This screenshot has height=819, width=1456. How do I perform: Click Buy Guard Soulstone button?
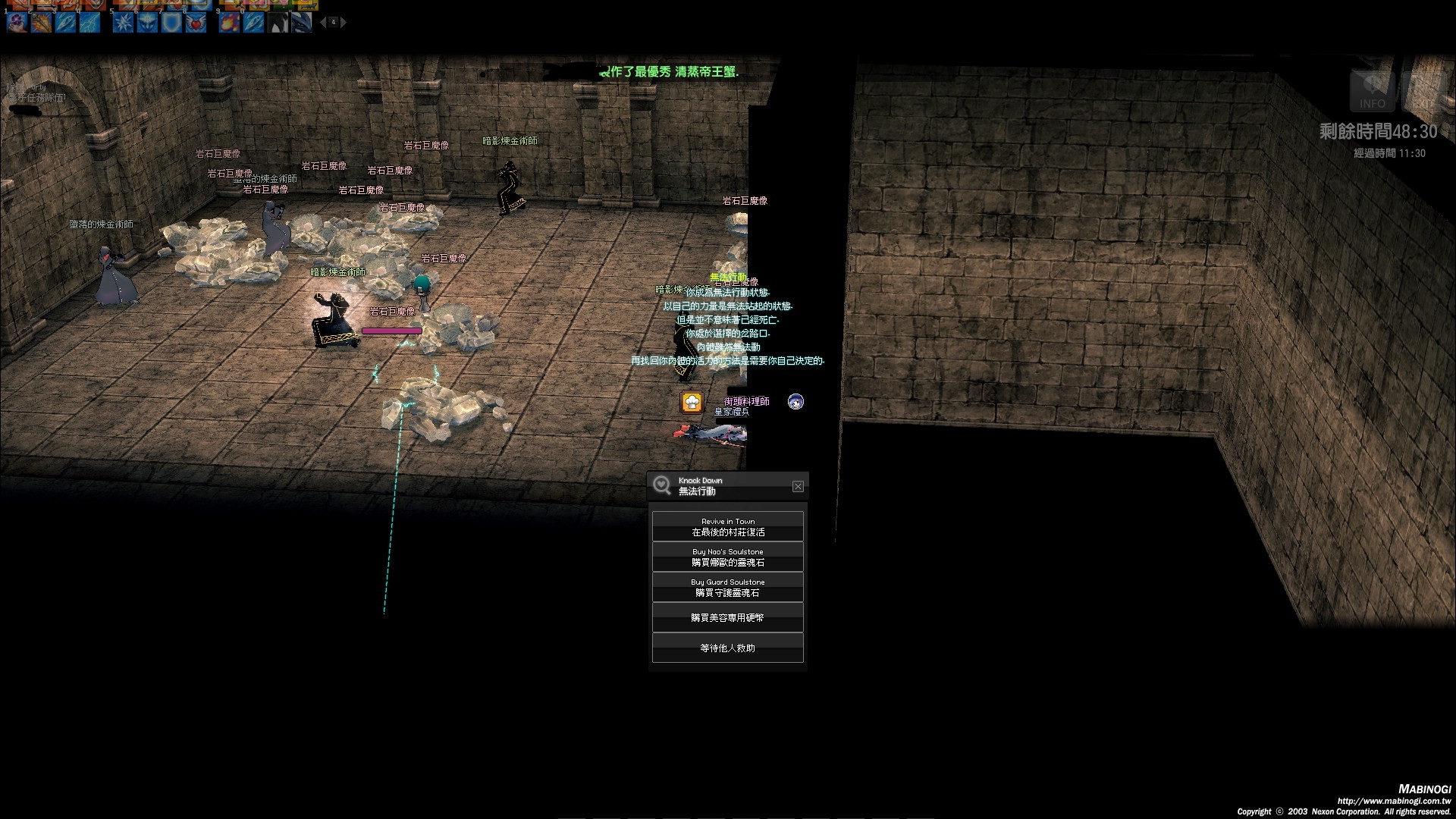pyautogui.click(x=727, y=588)
